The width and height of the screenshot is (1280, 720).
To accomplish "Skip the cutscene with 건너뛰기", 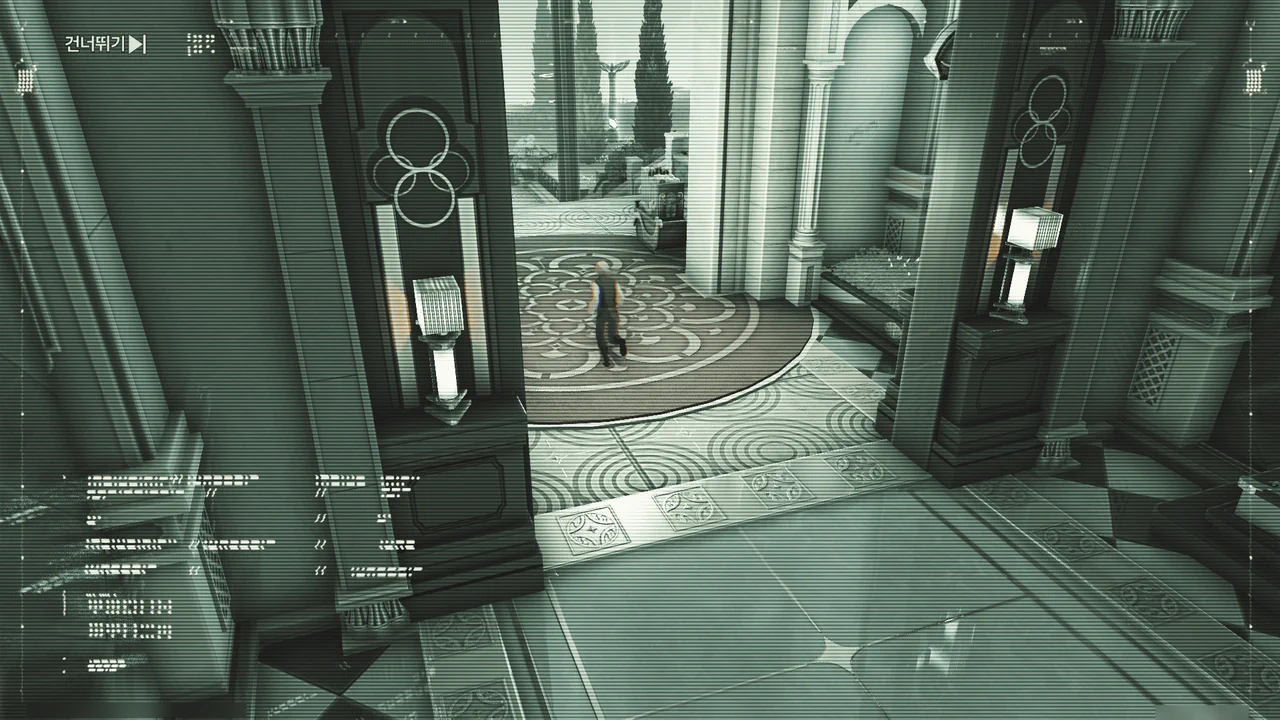I will [x=106, y=44].
